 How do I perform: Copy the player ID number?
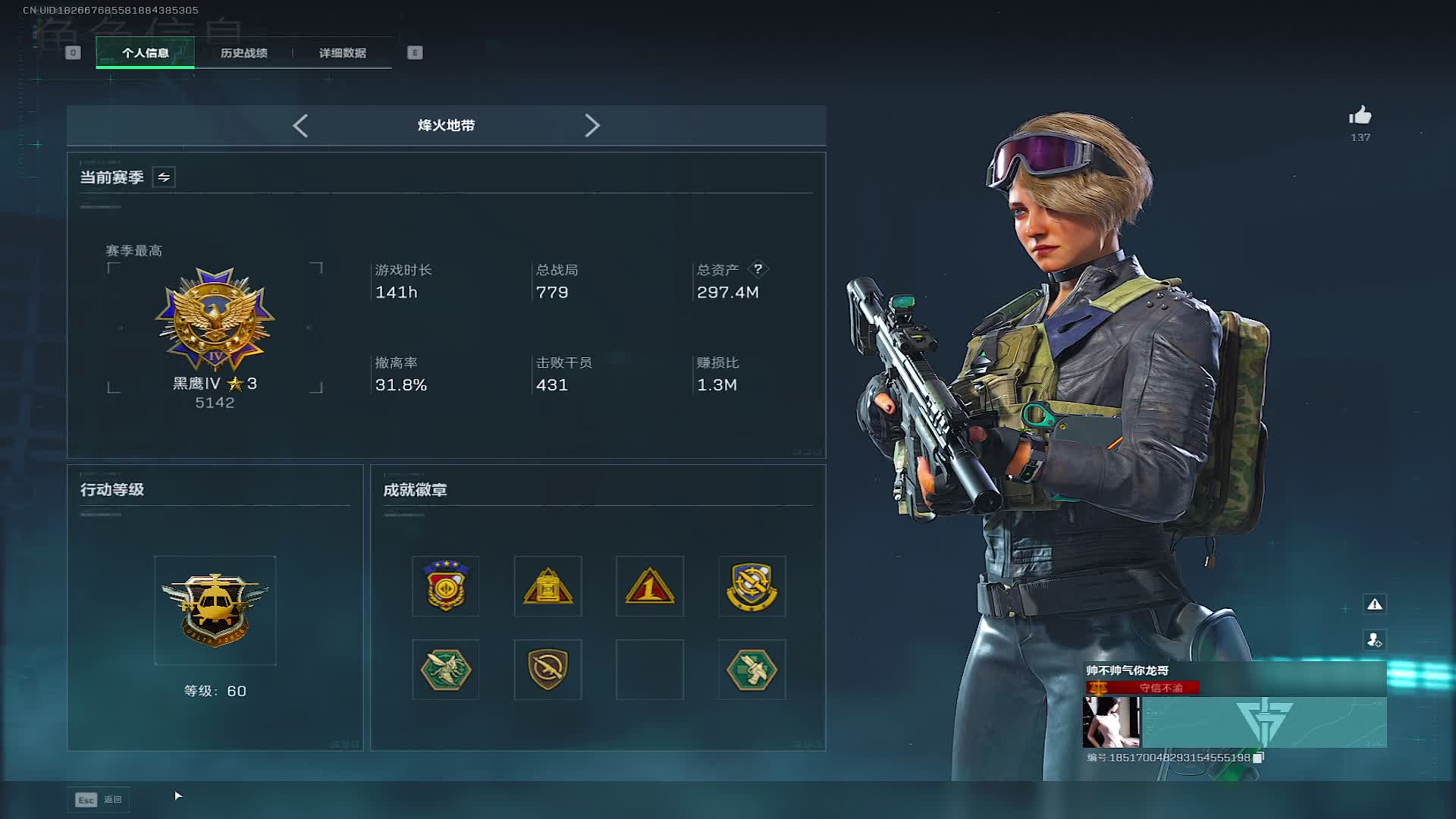pos(1258,758)
